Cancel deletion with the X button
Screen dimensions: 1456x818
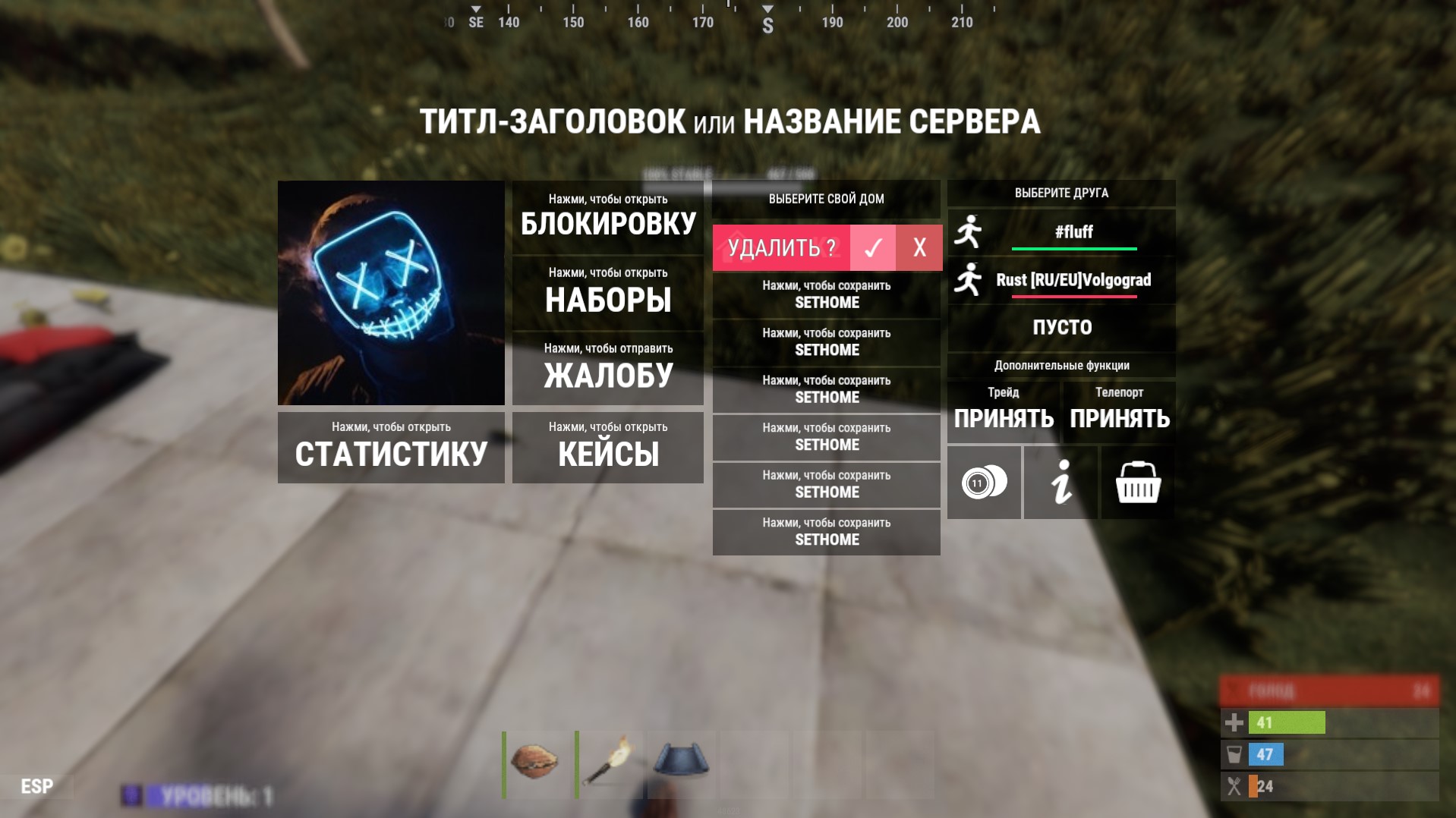click(x=919, y=247)
